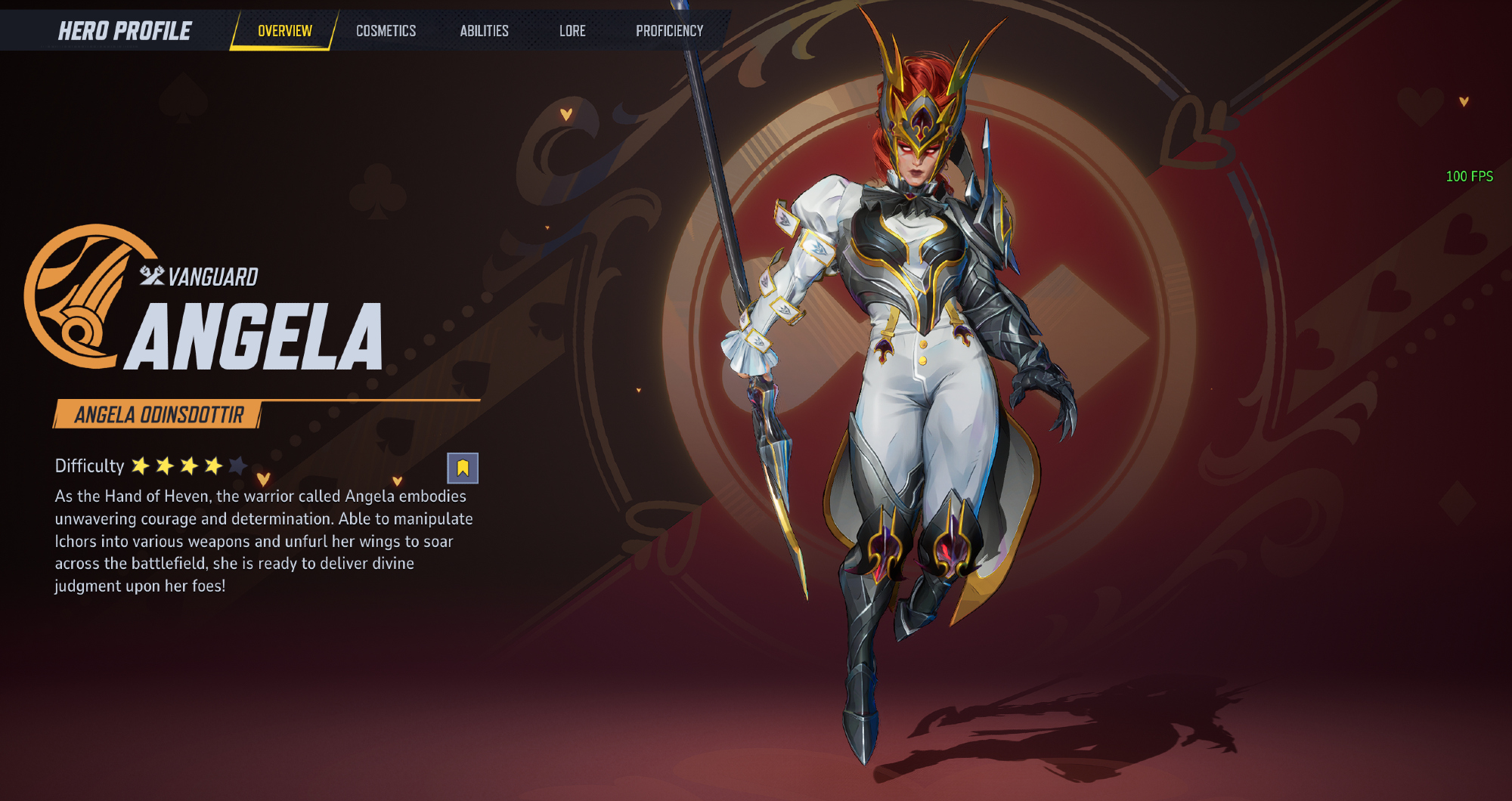Select the Lore tab
This screenshot has height=801, width=1512.
(x=572, y=31)
